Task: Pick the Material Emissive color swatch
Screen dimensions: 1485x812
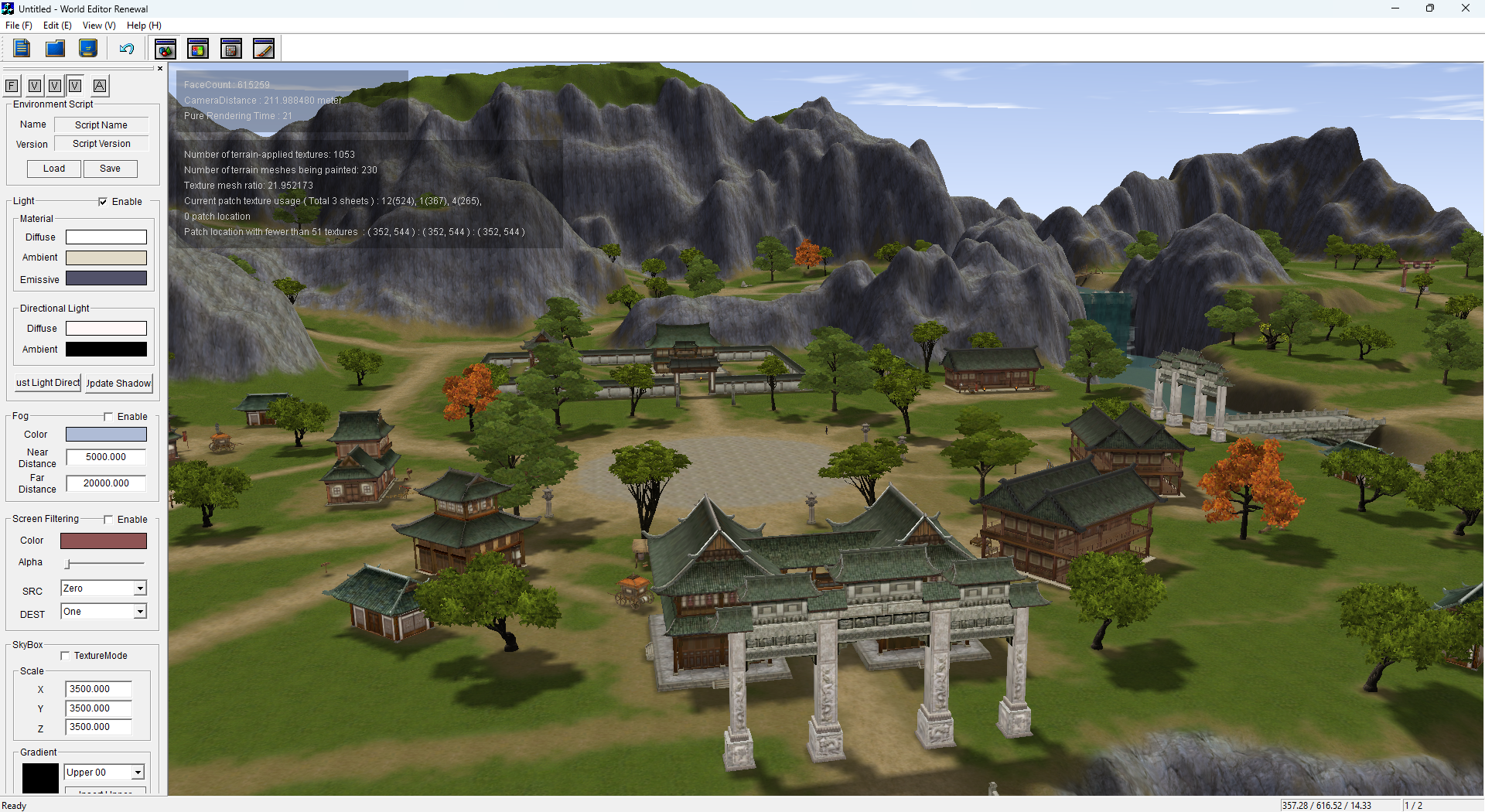Action: (x=106, y=278)
